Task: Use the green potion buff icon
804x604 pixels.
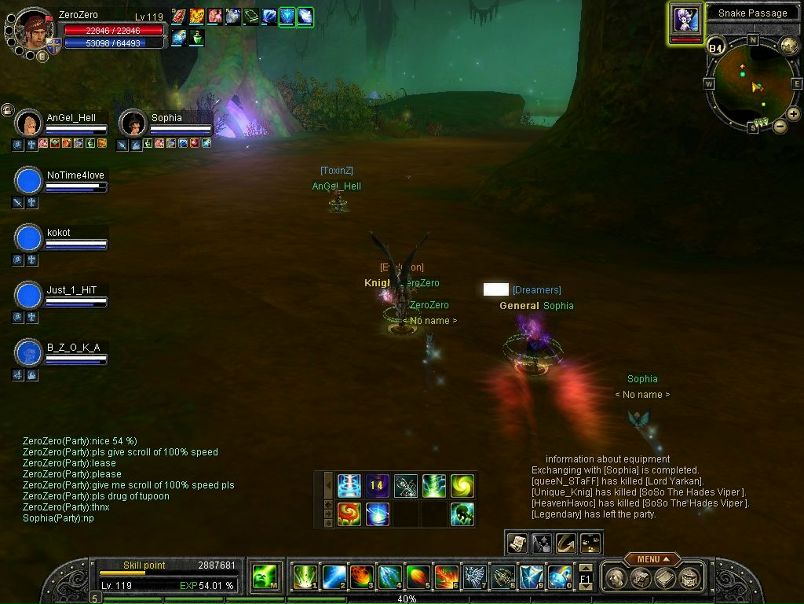Action: 197,38
